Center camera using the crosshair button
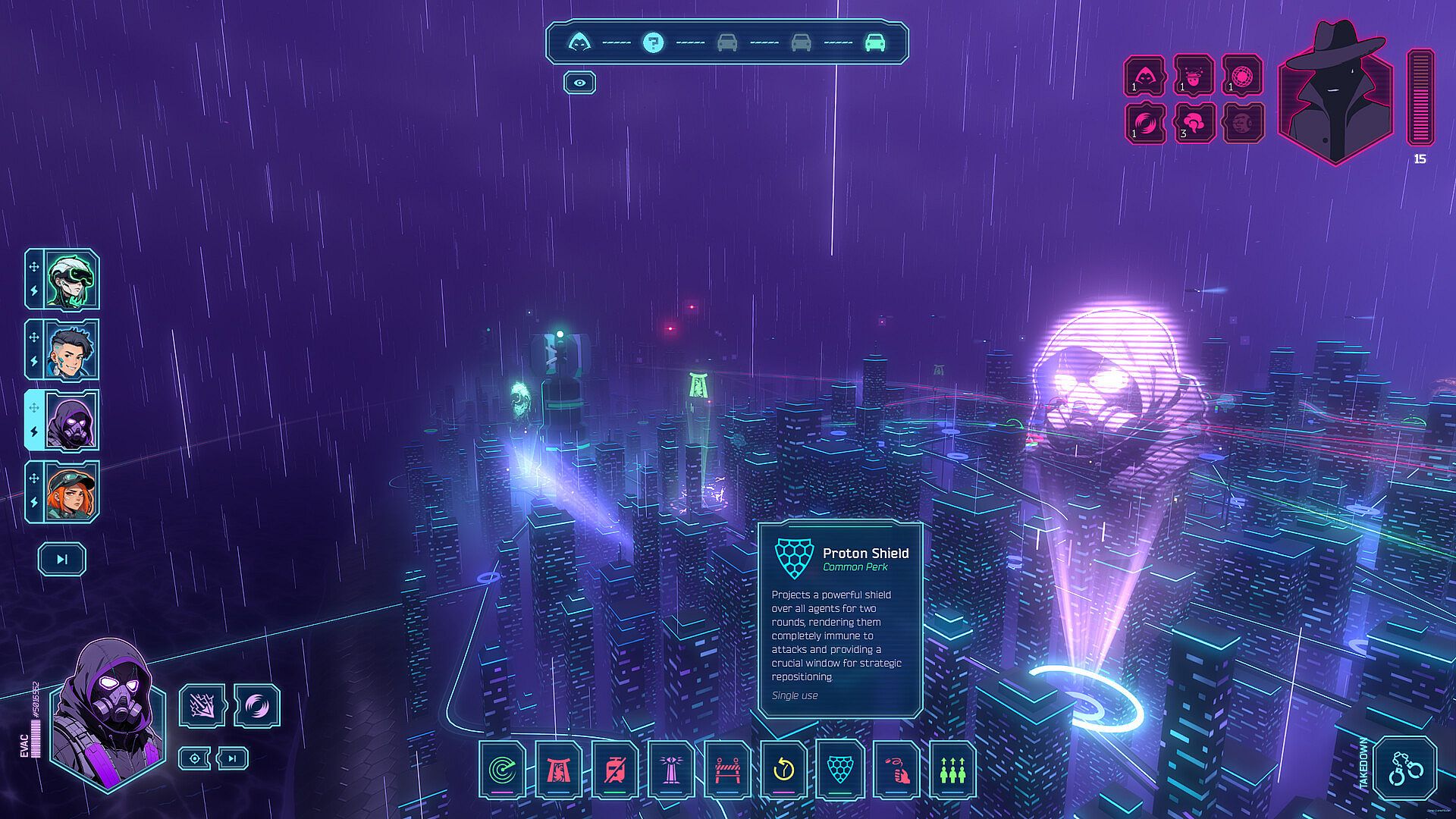This screenshot has width=1456, height=819. tap(195, 758)
